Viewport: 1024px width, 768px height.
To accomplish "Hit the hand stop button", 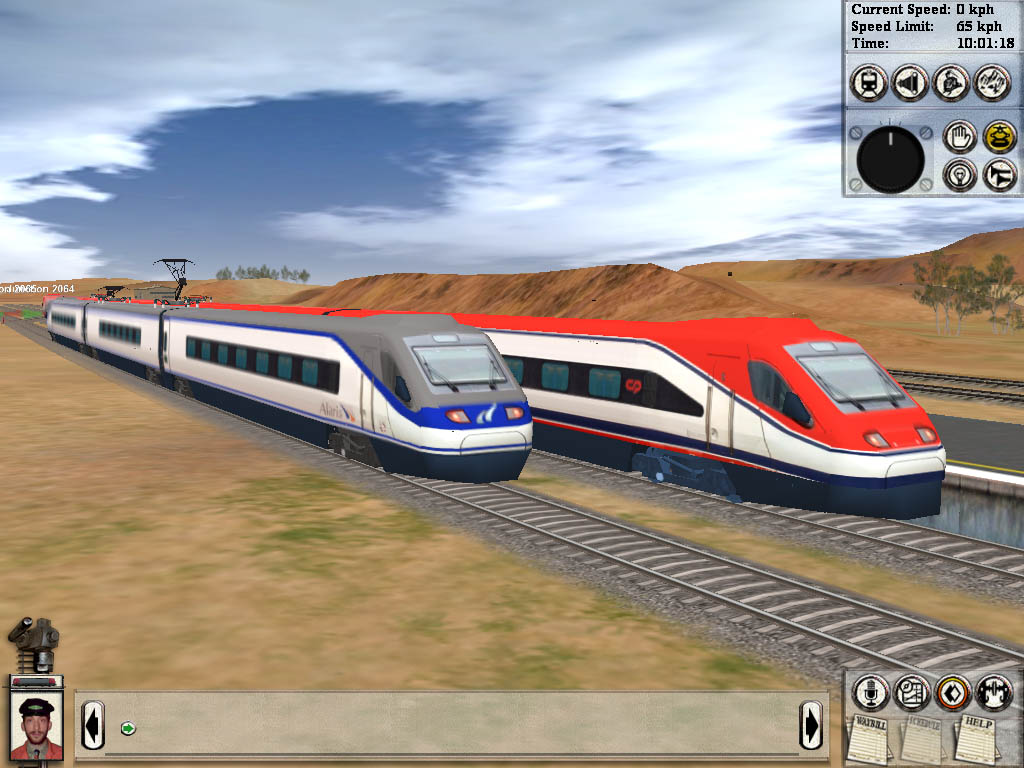I will (960, 137).
